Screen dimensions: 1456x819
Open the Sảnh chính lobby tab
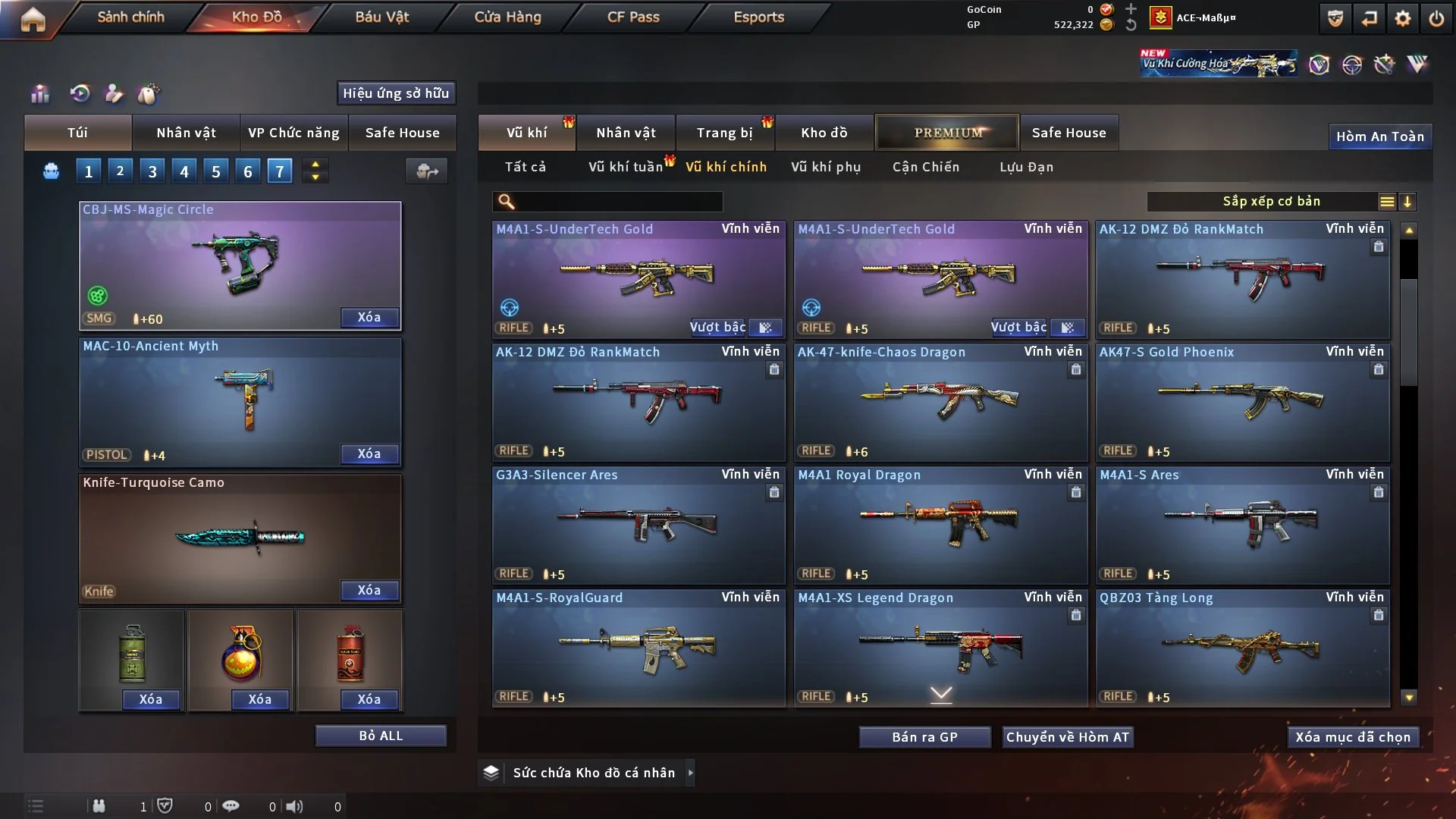(x=130, y=17)
